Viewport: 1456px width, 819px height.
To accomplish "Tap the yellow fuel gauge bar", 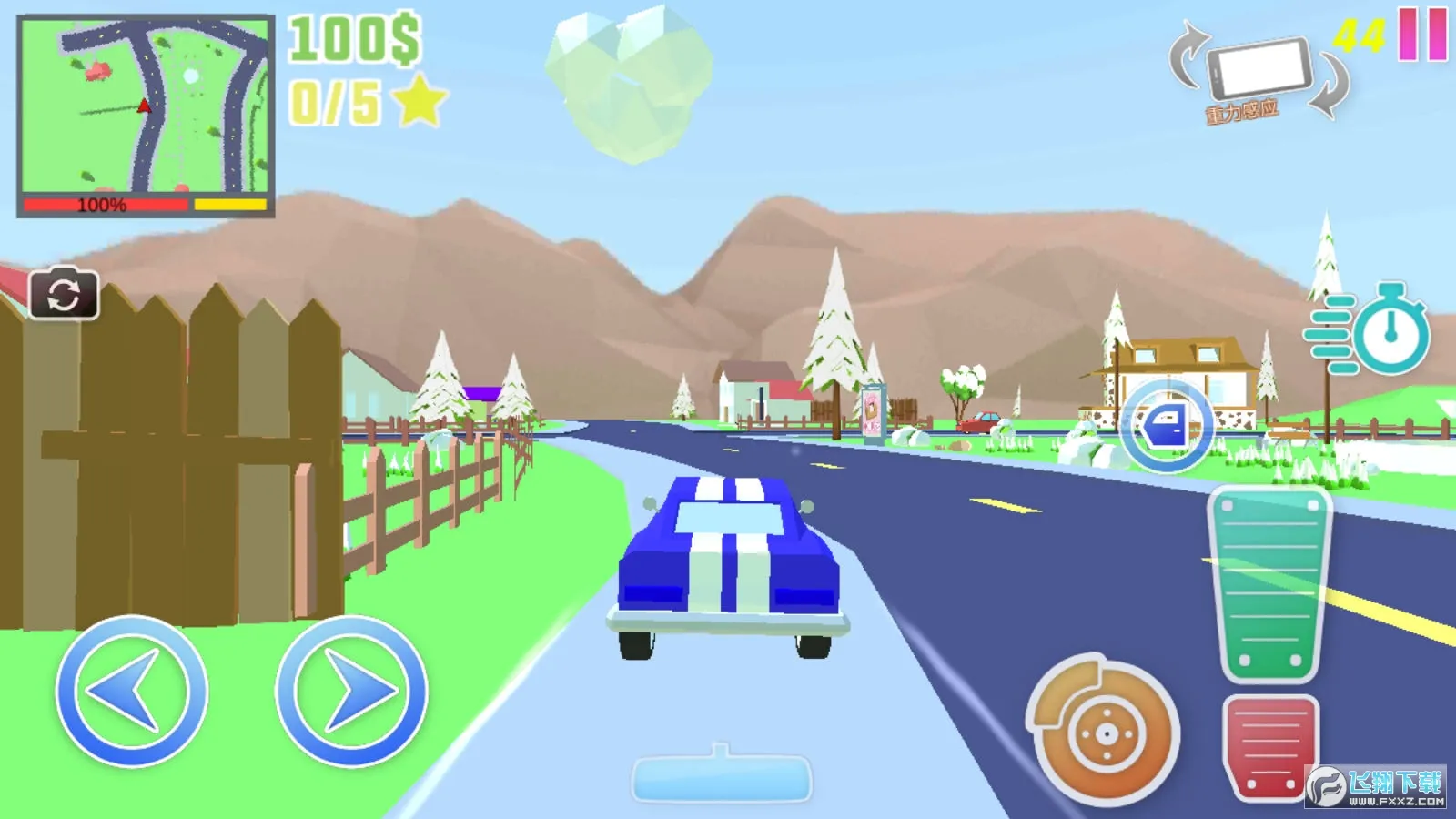I will pyautogui.click(x=230, y=205).
